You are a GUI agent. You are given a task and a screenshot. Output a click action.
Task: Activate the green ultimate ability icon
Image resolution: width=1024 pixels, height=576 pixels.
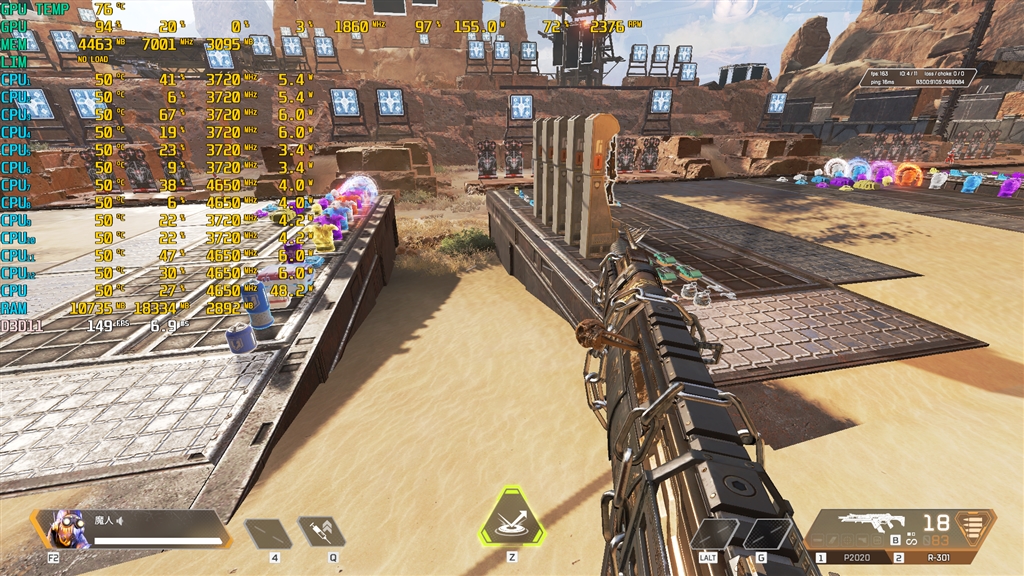(511, 519)
